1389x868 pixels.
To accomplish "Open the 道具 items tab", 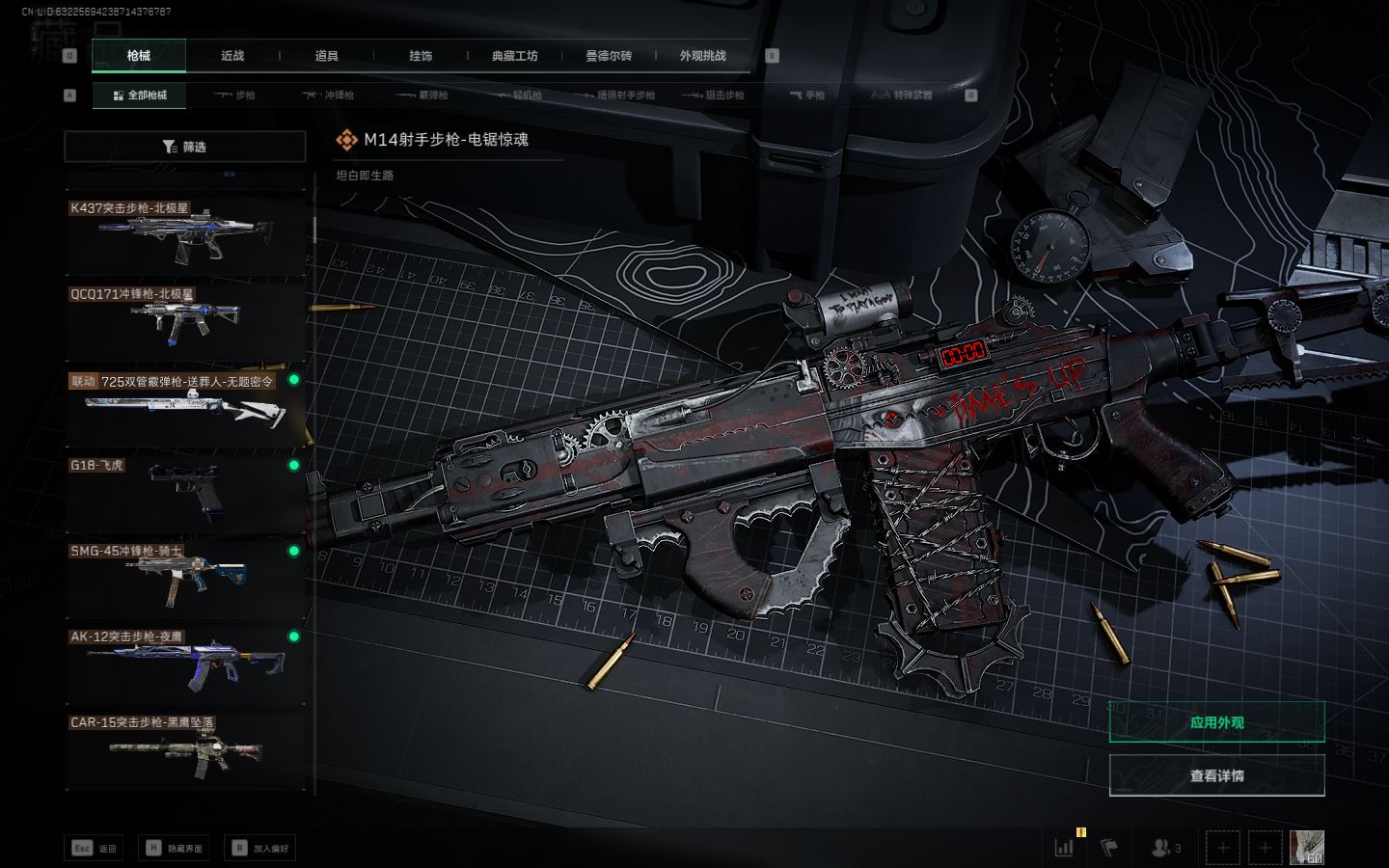I will pyautogui.click(x=327, y=56).
